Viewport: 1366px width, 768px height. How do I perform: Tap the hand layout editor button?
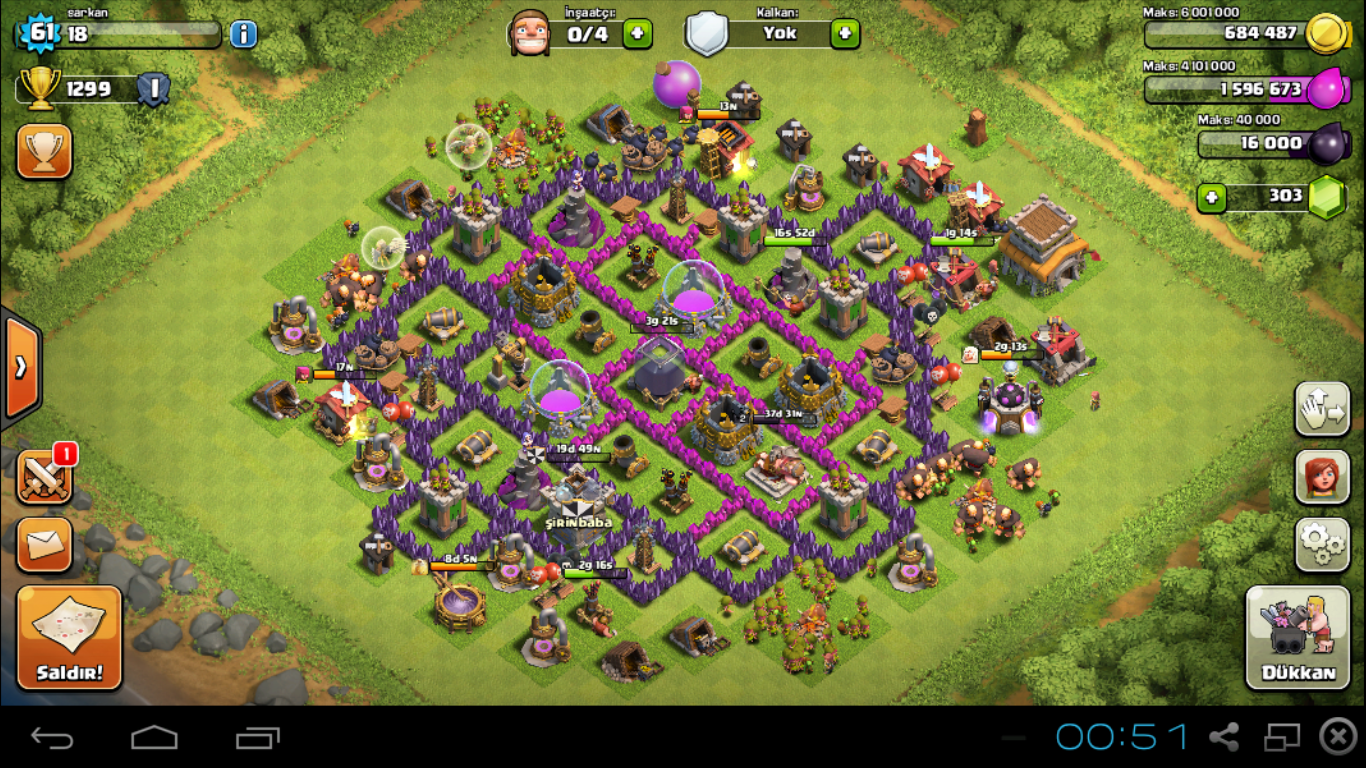coord(1322,408)
